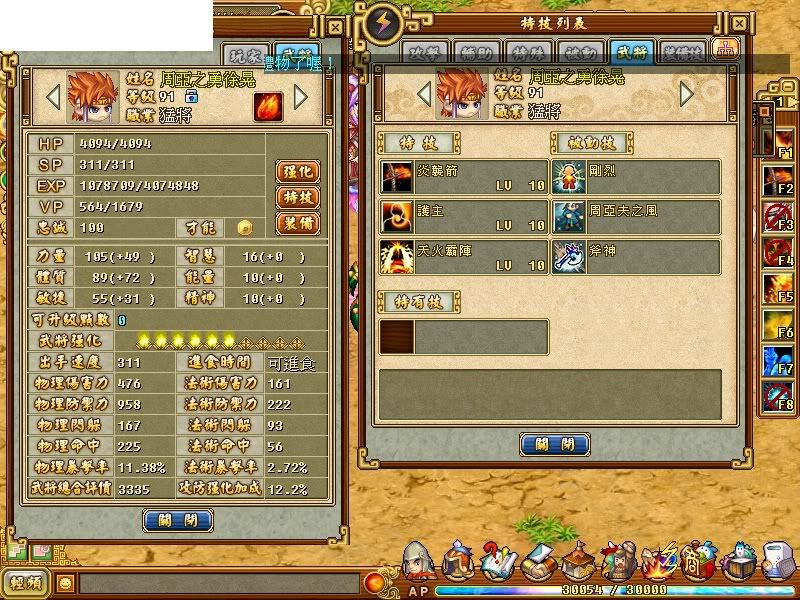Open the 装備 equipment button
Image resolution: width=800 pixels, height=600 pixels.
(x=295, y=222)
